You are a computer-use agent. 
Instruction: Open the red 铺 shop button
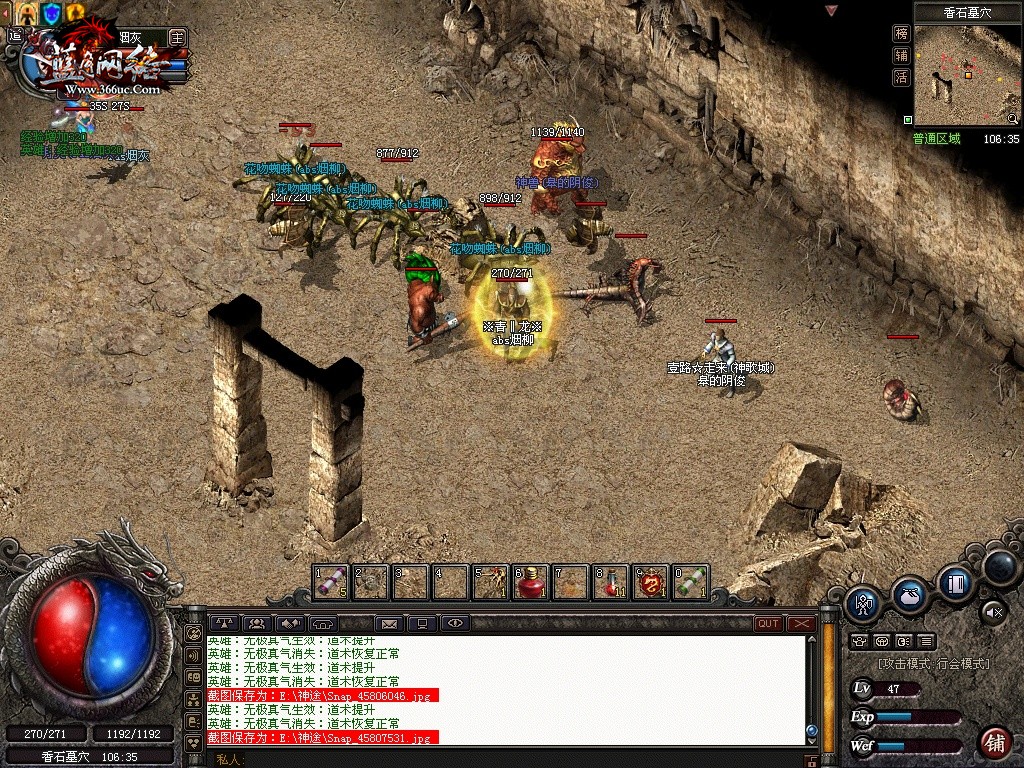click(994, 743)
